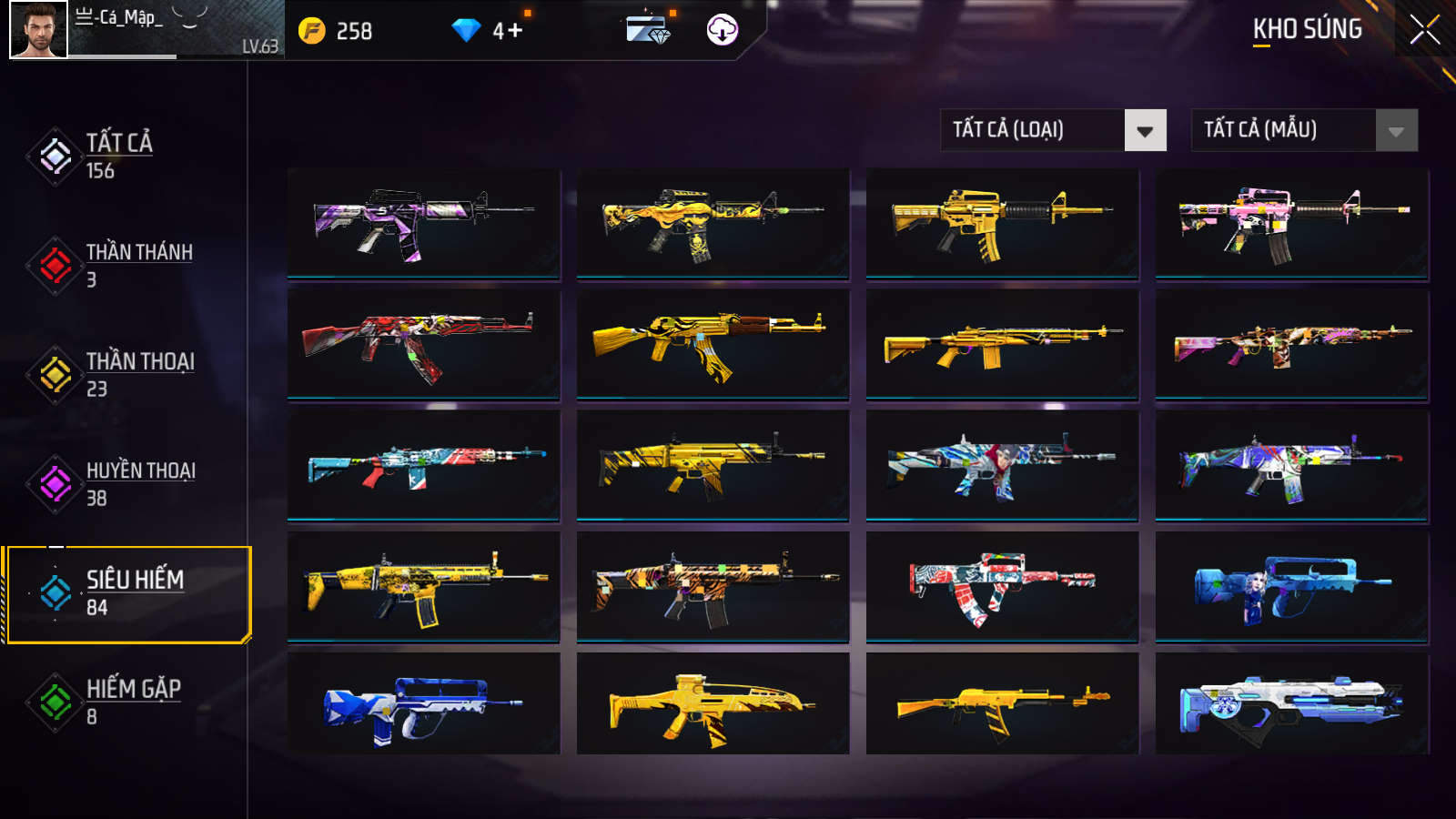Screen dimensions: 1456x819
Task: Close the Kho Súng weapon vault
Action: [x=1424, y=30]
